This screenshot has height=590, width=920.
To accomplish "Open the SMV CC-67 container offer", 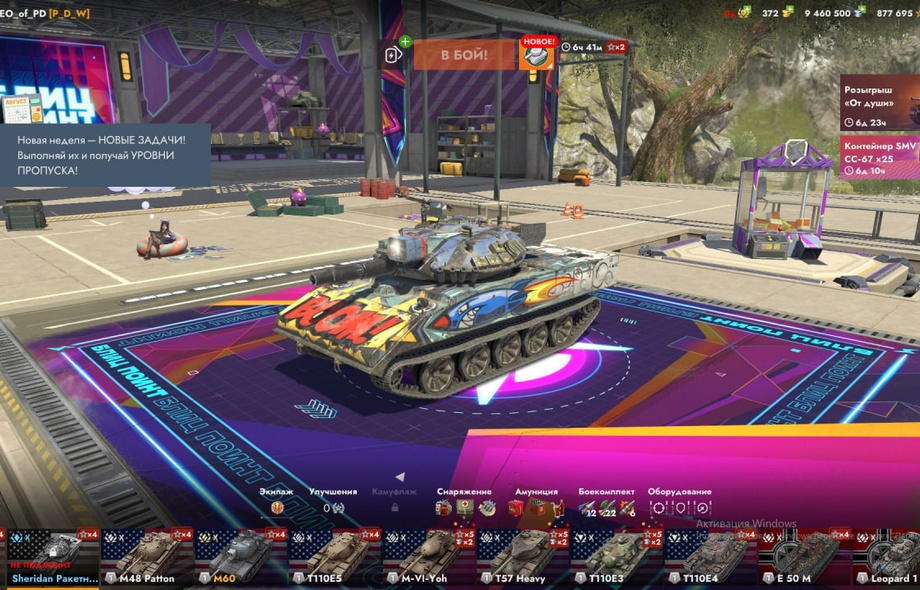I will point(879,156).
